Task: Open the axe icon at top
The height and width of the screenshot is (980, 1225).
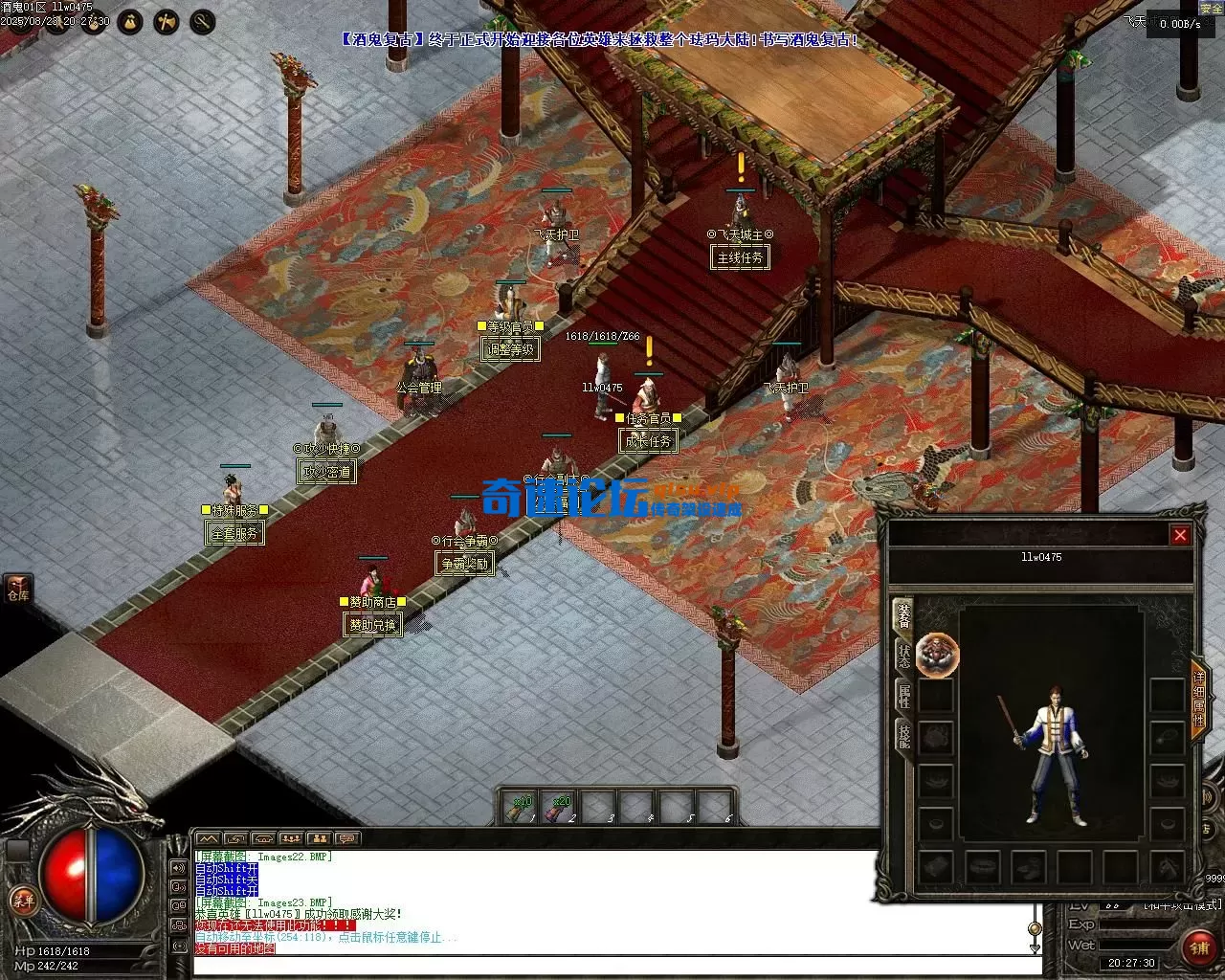Action: pos(167,21)
